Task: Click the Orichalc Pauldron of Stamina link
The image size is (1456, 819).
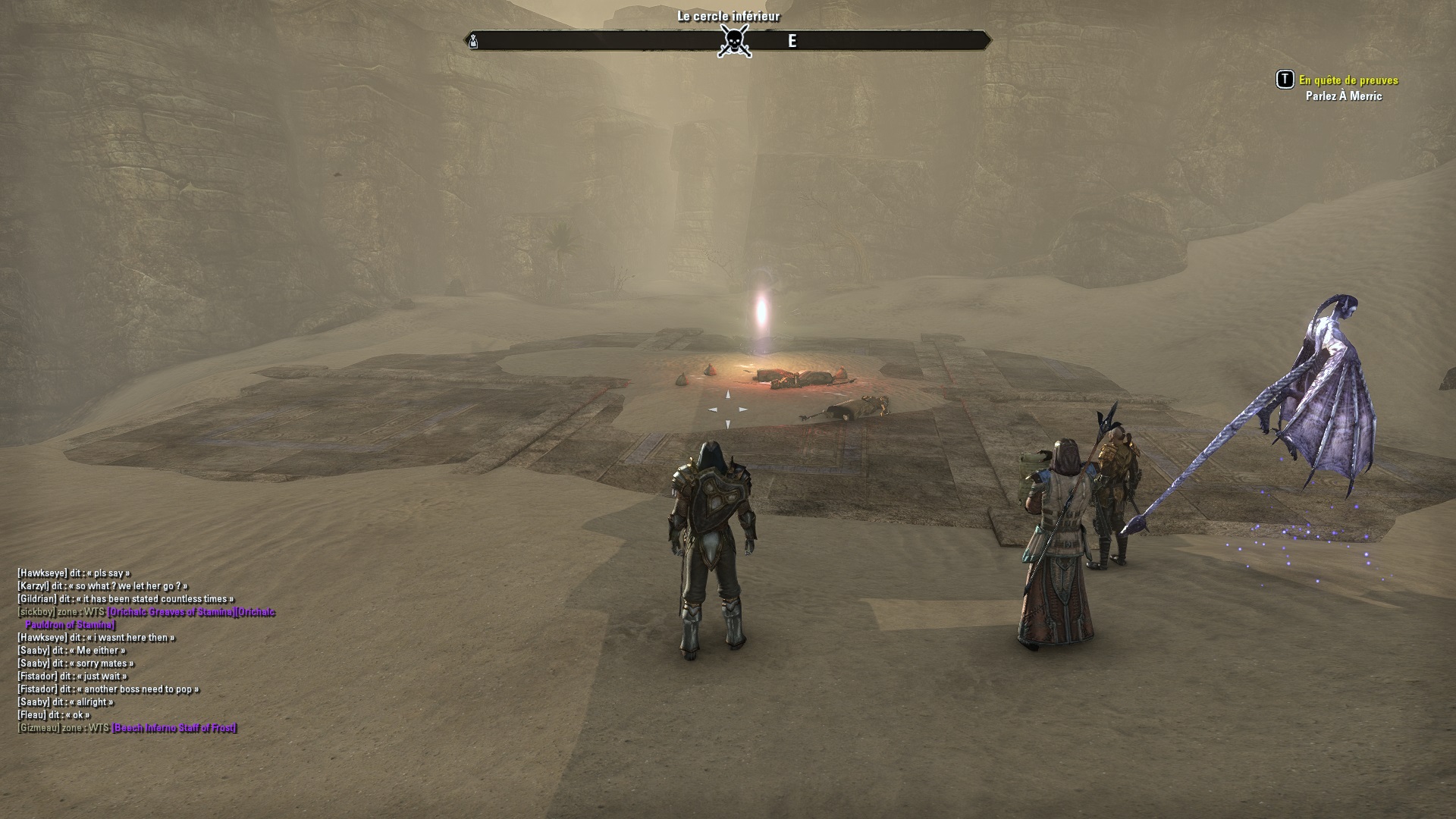Action: [70, 625]
